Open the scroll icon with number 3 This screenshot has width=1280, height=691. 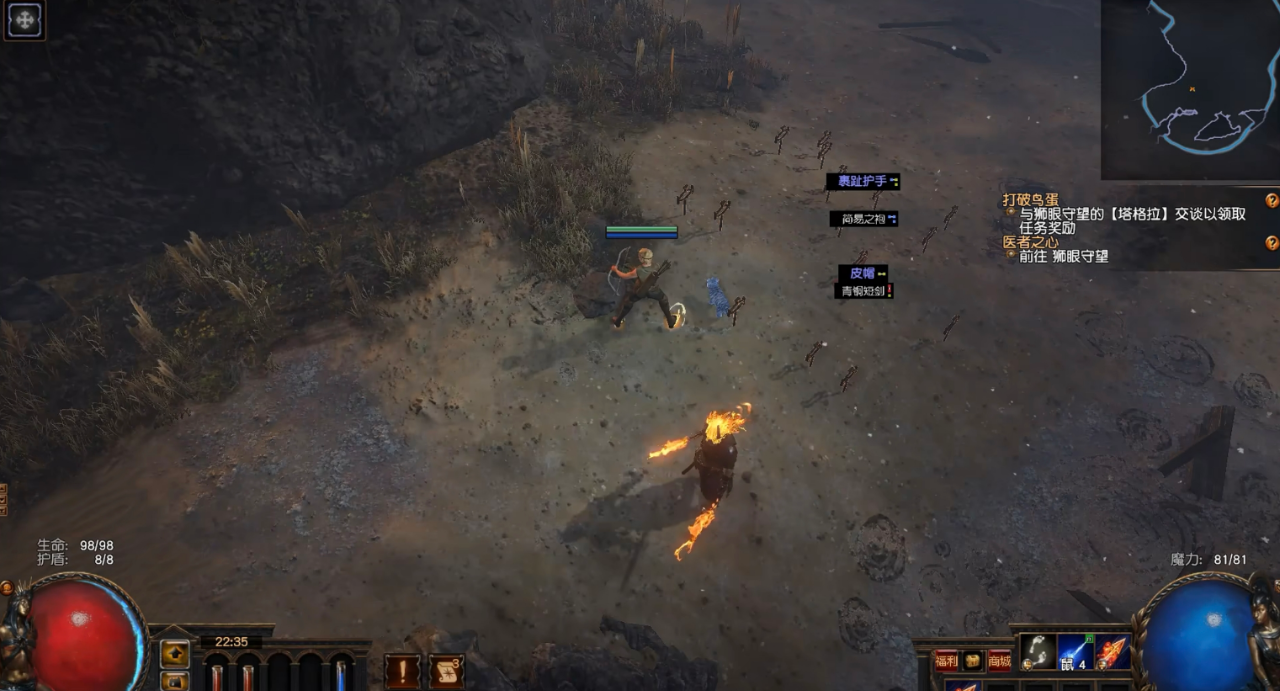point(446,670)
